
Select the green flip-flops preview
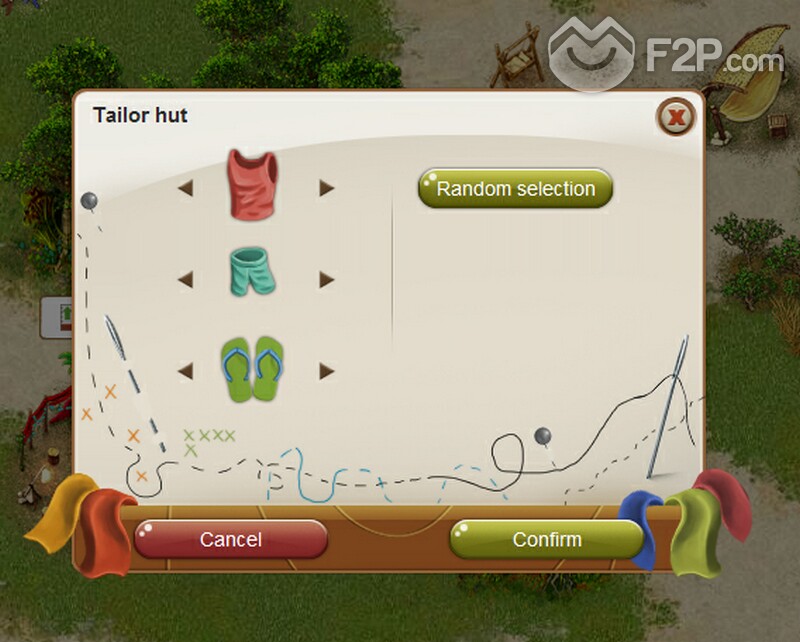(x=253, y=369)
